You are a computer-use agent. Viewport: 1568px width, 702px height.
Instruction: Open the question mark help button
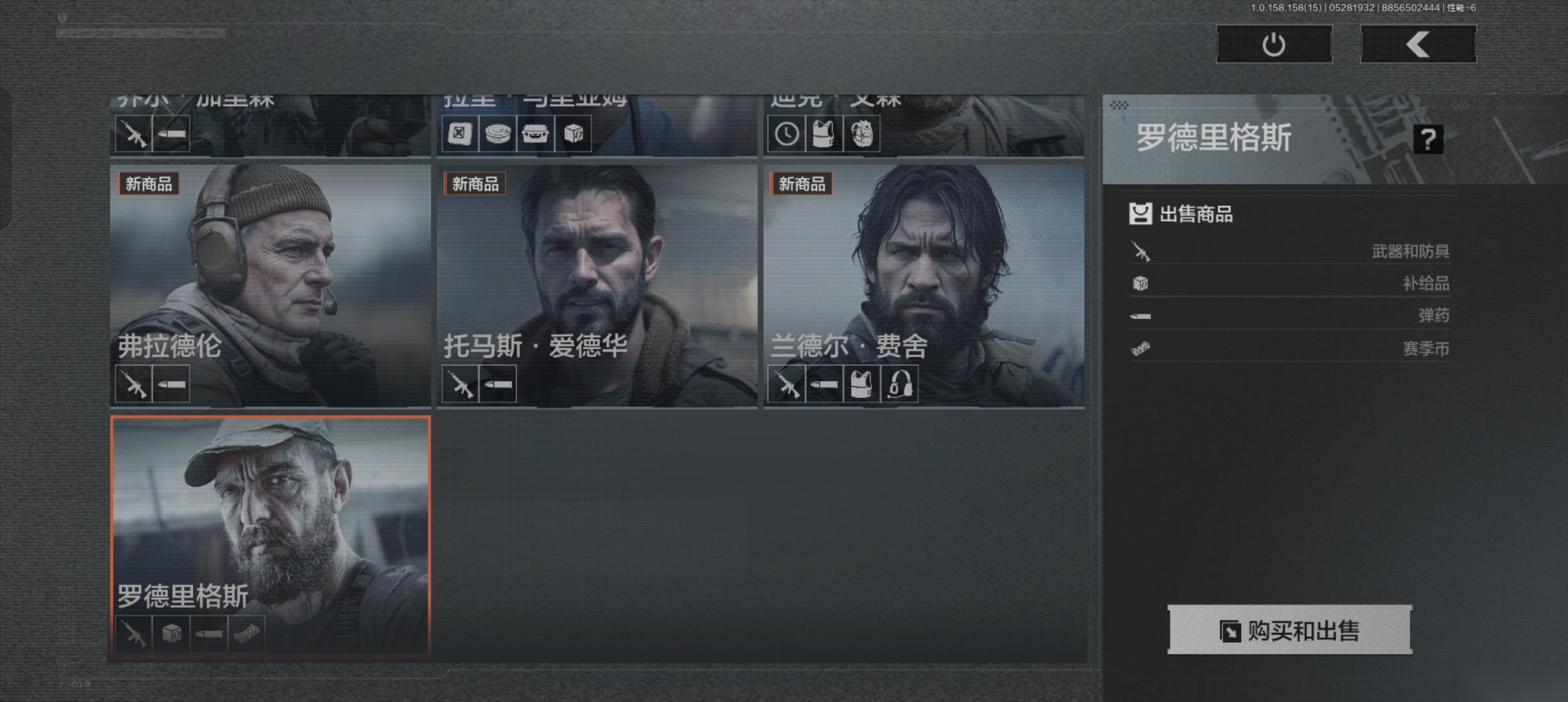tap(1428, 139)
